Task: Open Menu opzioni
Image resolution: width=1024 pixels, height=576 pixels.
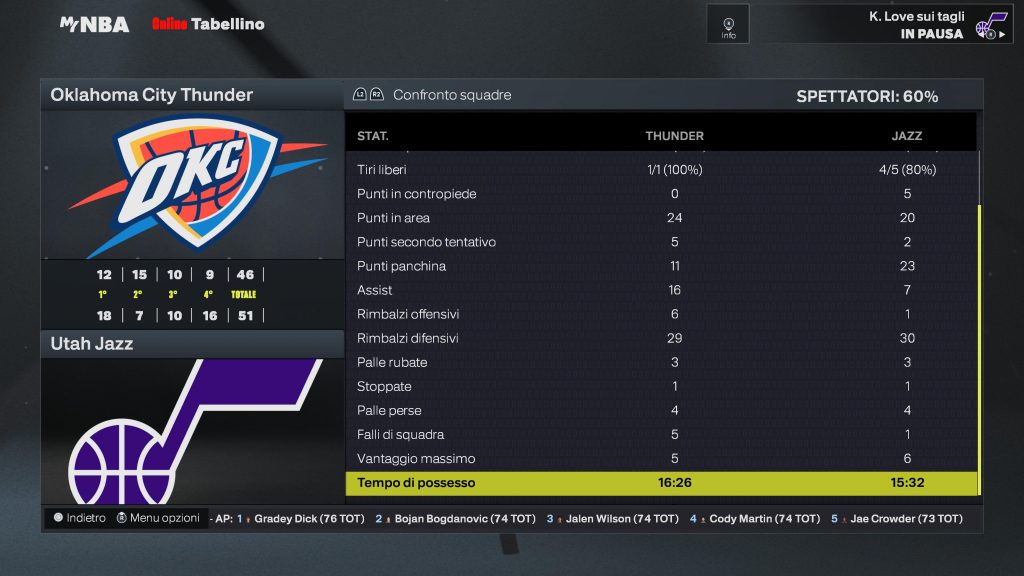Action: pos(158,518)
